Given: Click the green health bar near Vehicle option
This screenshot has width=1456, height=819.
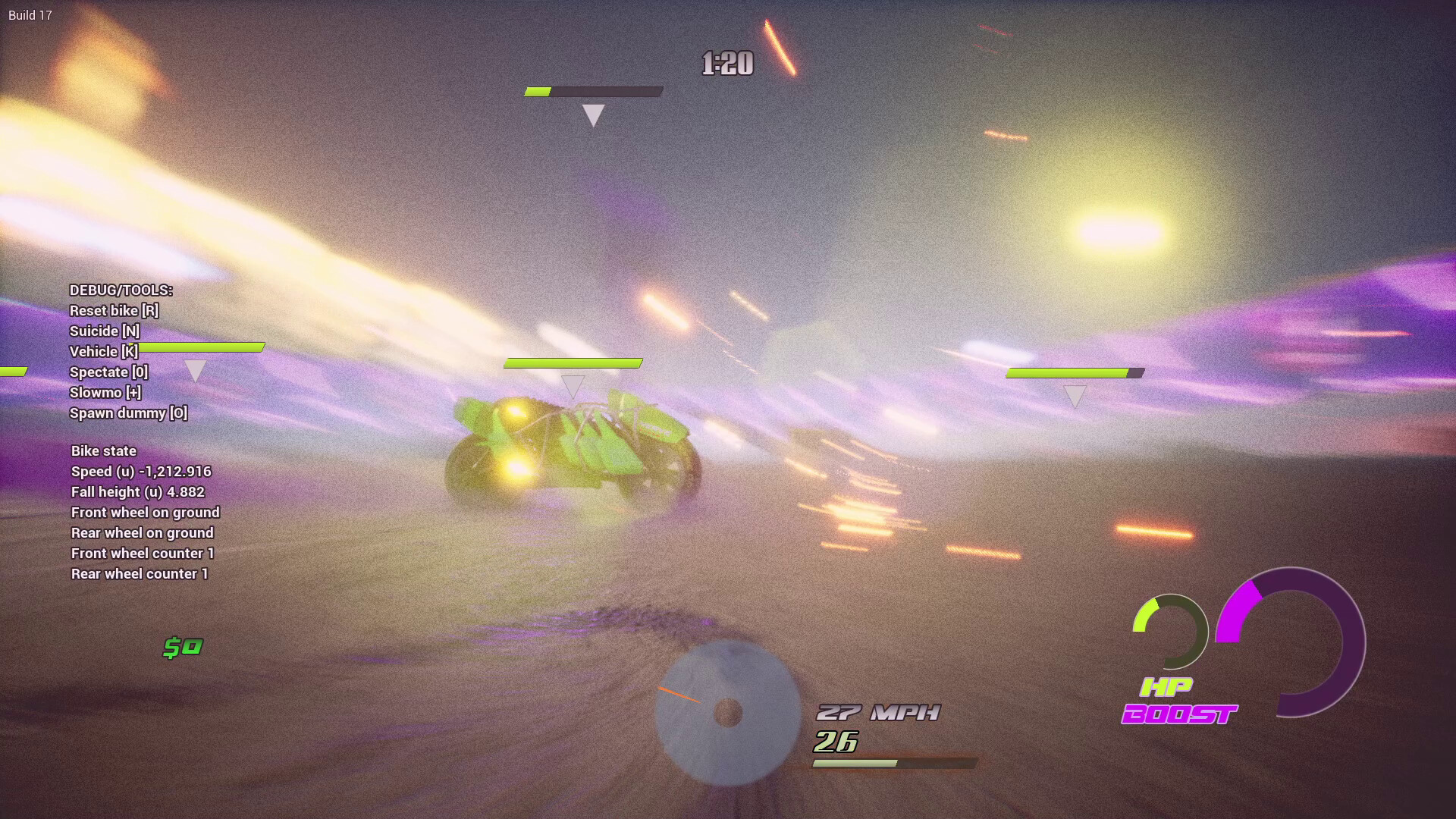Looking at the screenshot, I should click(201, 349).
